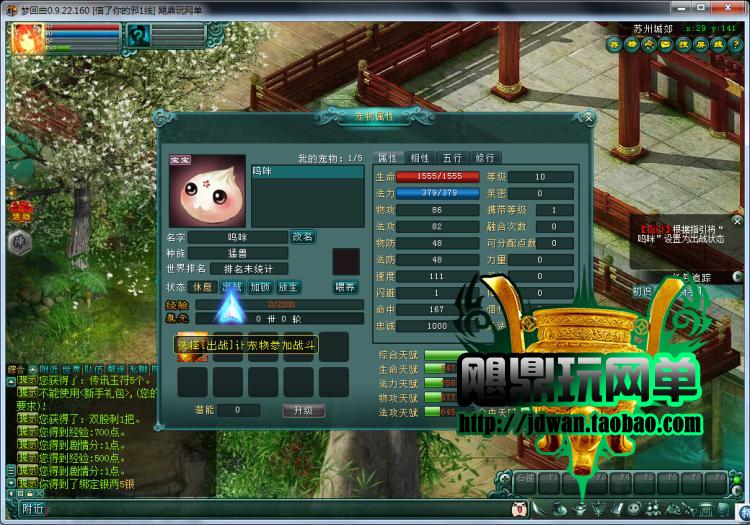Switch chat to the 世界 channel tab
The width and height of the screenshot is (750, 525).
pyautogui.click(x=71, y=369)
